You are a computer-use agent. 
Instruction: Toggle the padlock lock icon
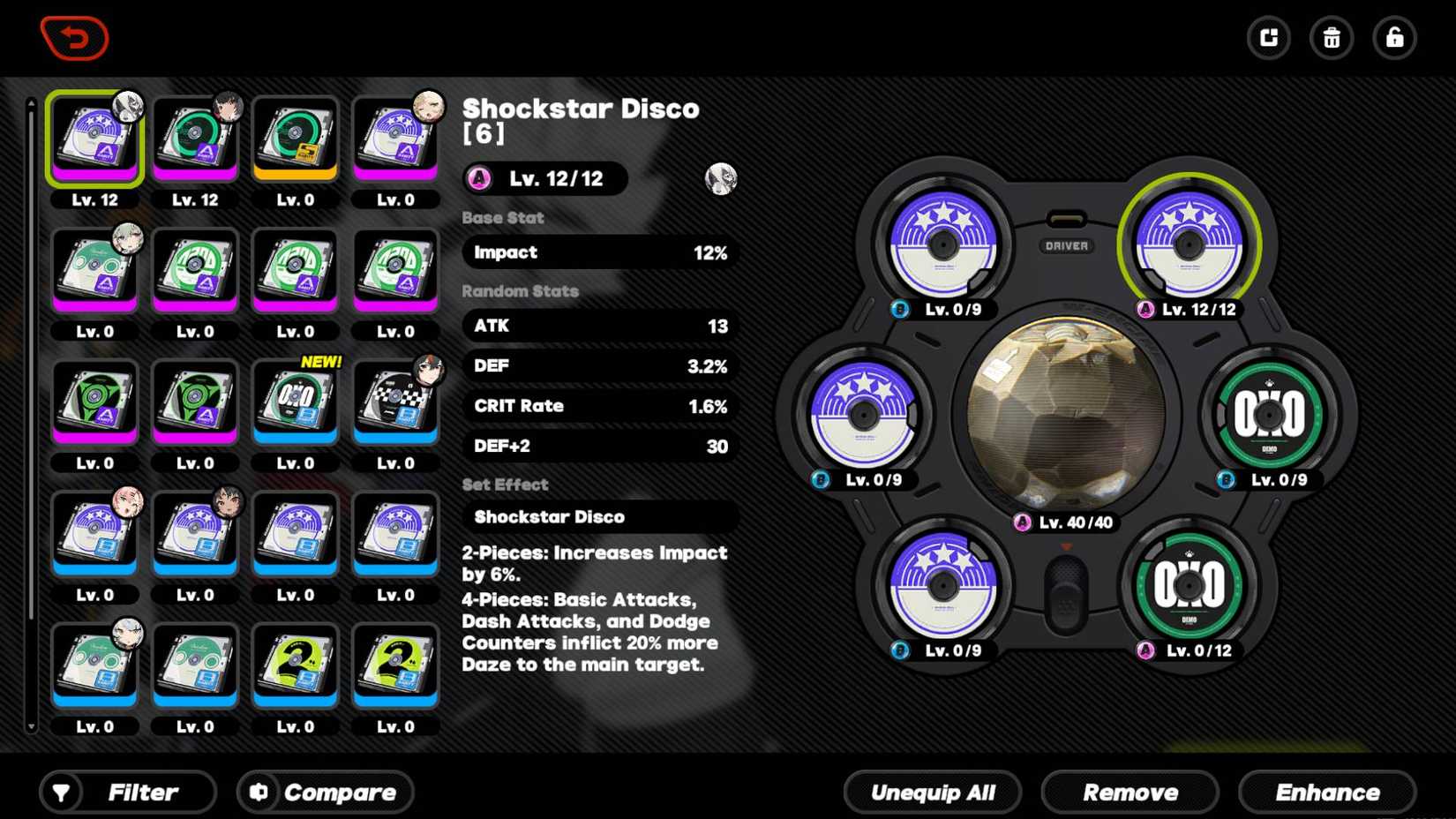[x=1393, y=38]
